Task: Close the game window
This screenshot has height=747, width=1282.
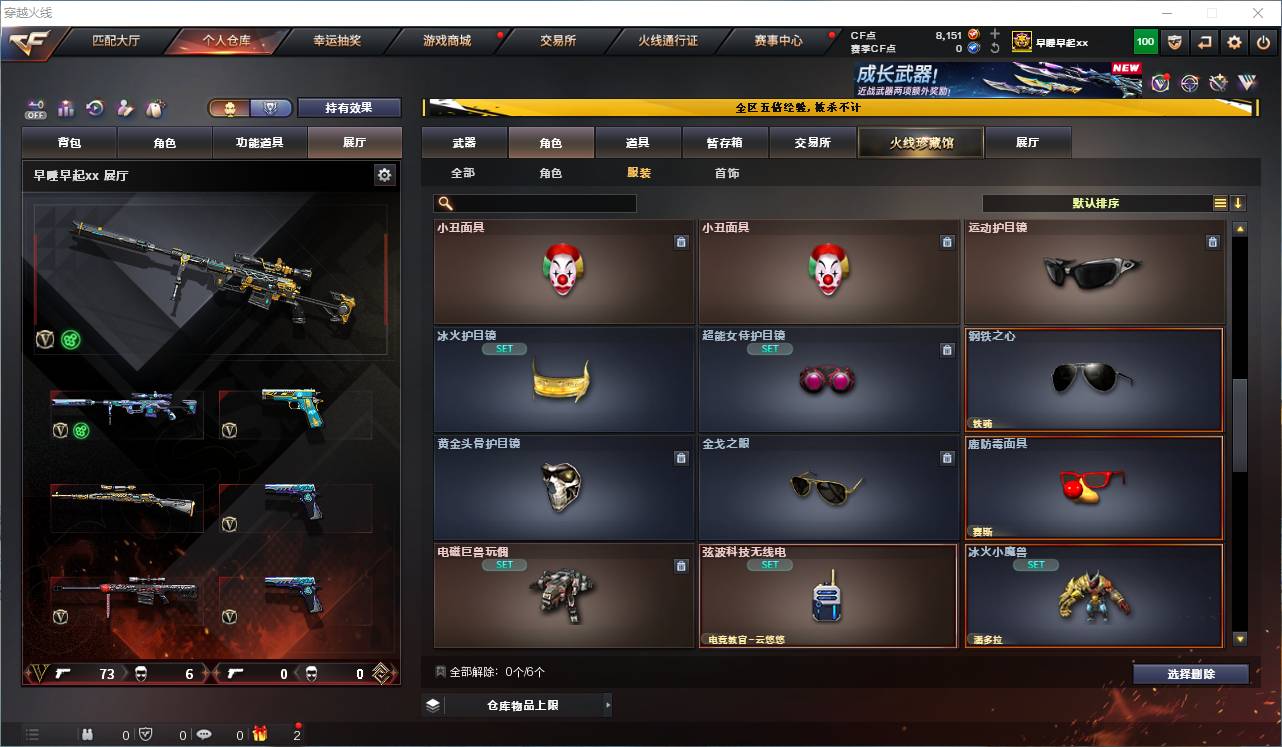Action: tap(1258, 13)
